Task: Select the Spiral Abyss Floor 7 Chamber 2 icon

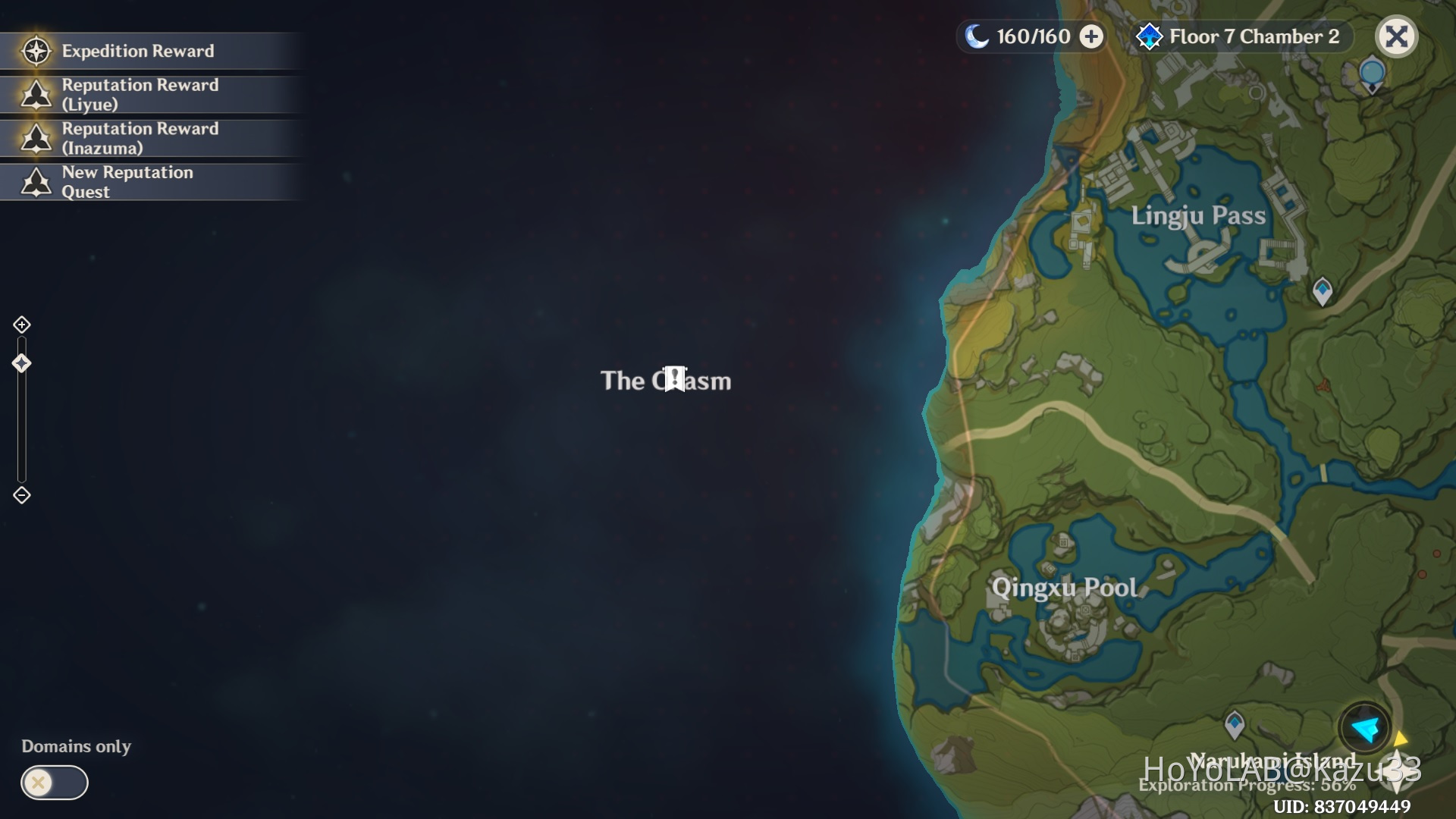Action: pyautogui.click(x=1150, y=34)
